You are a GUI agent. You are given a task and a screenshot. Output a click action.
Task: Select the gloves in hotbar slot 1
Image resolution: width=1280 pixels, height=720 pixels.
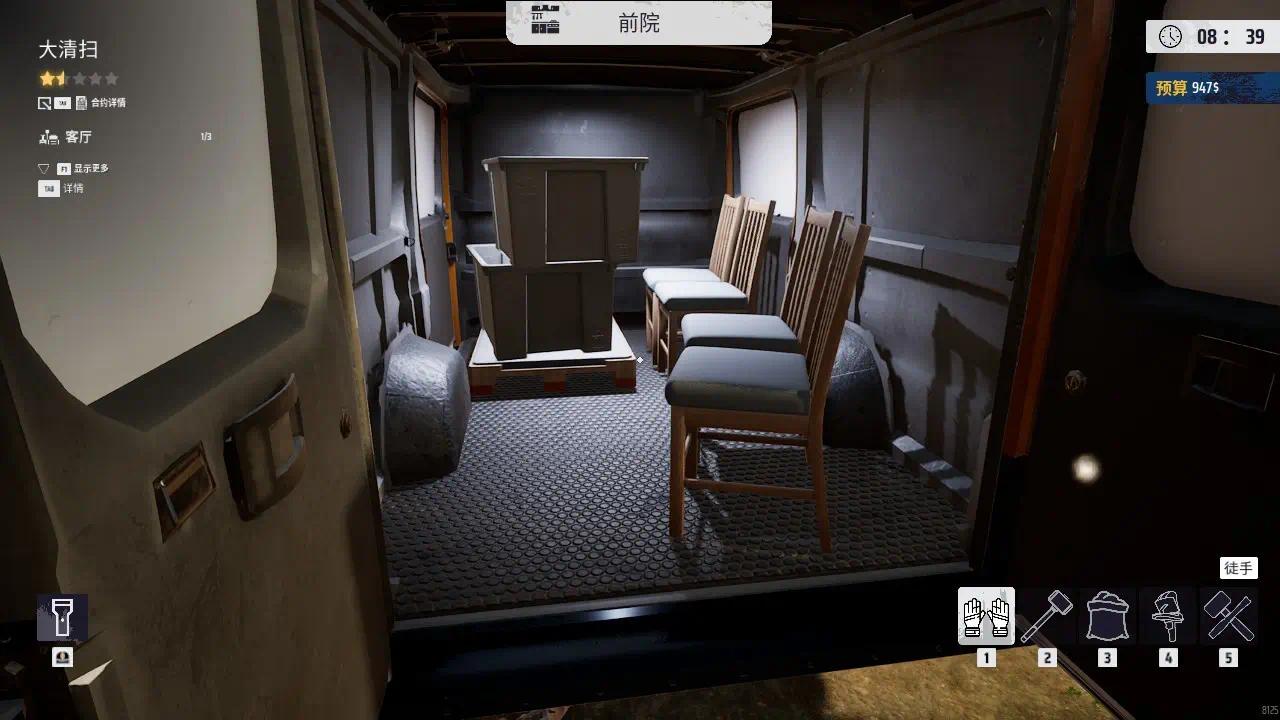pyautogui.click(x=986, y=618)
